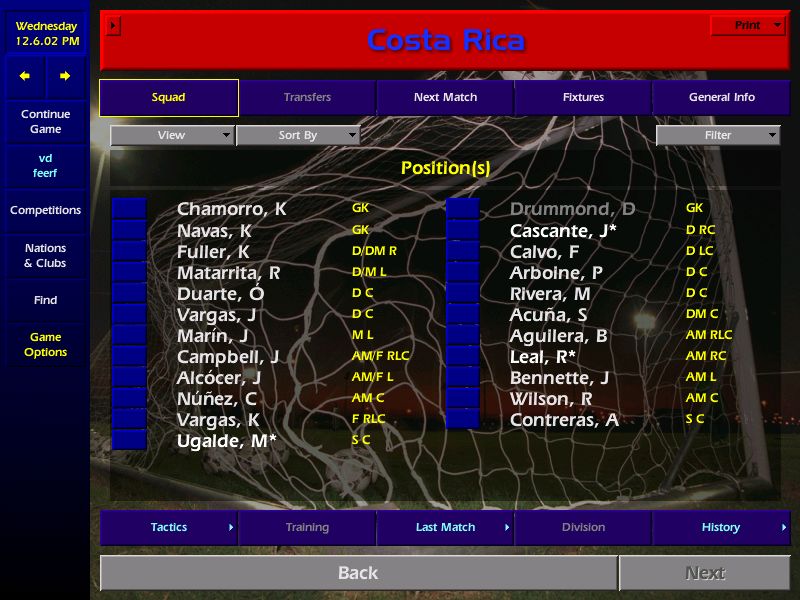This screenshot has height=600, width=800.
Task: Show the General Info tab
Action: [x=721, y=98]
